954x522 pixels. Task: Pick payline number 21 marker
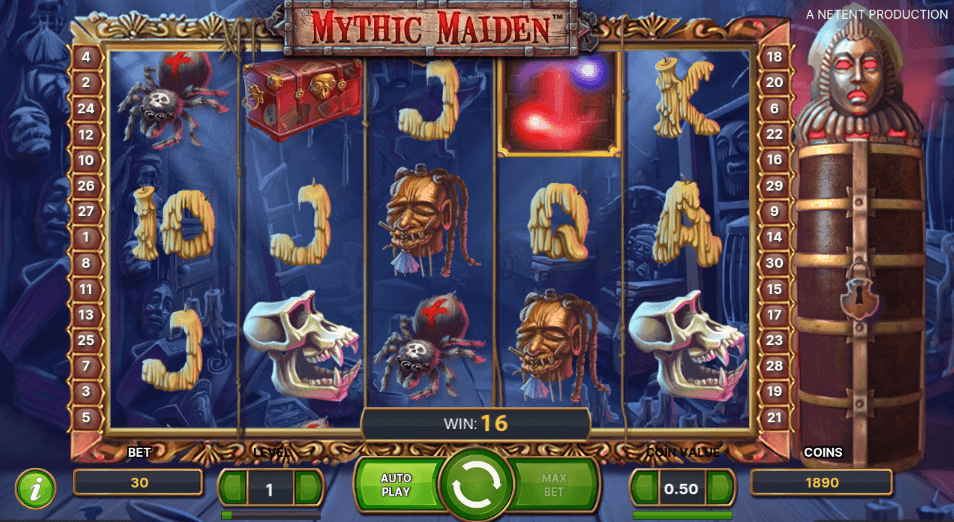point(773,417)
